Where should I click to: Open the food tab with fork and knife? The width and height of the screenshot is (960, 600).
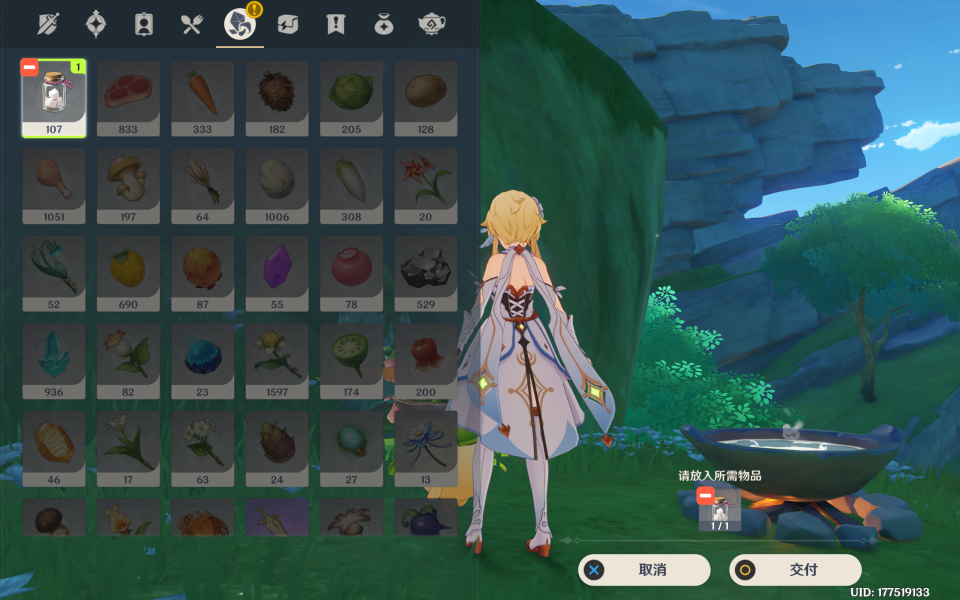tap(192, 24)
